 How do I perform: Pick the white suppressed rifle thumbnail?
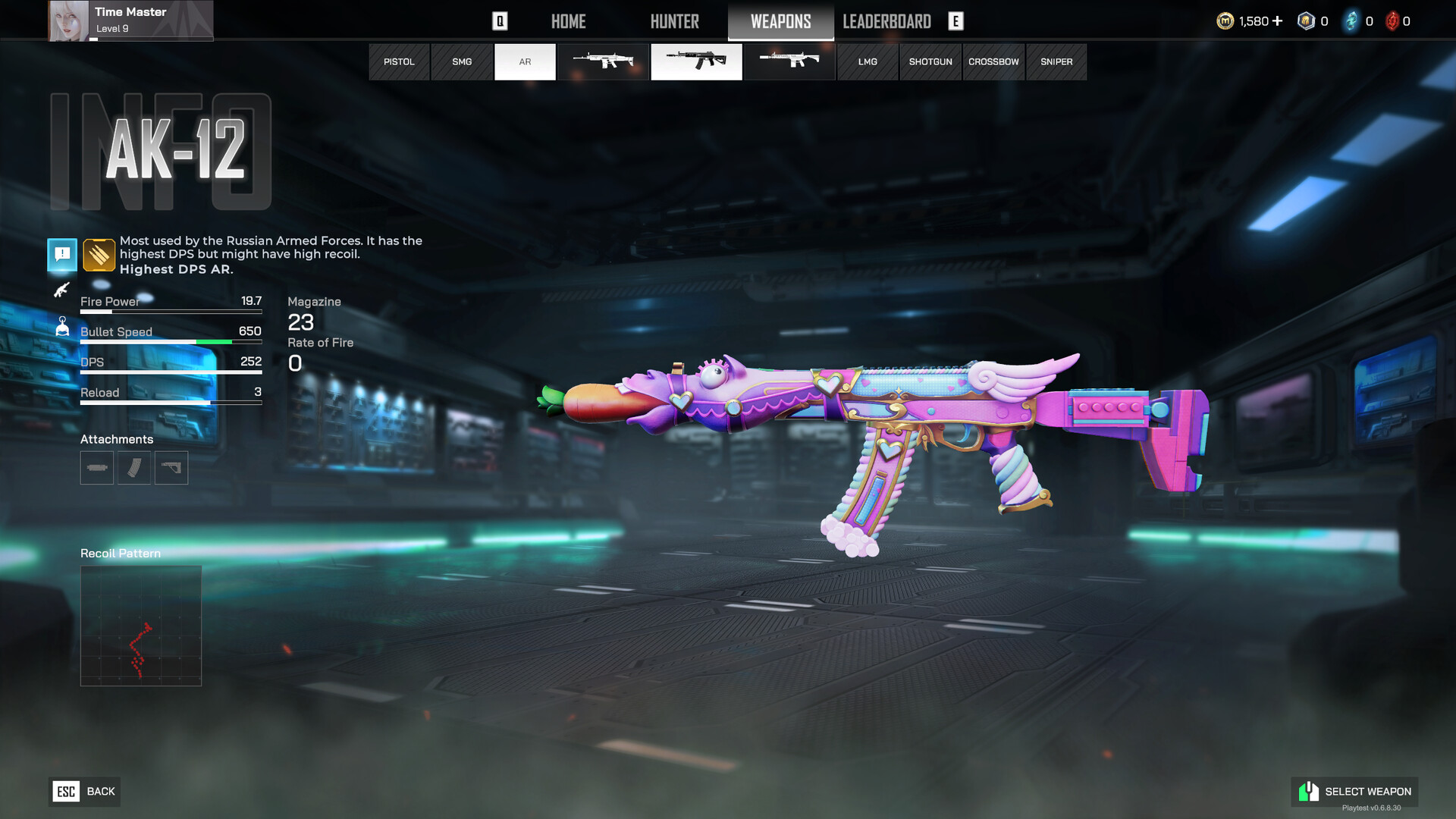coord(789,62)
